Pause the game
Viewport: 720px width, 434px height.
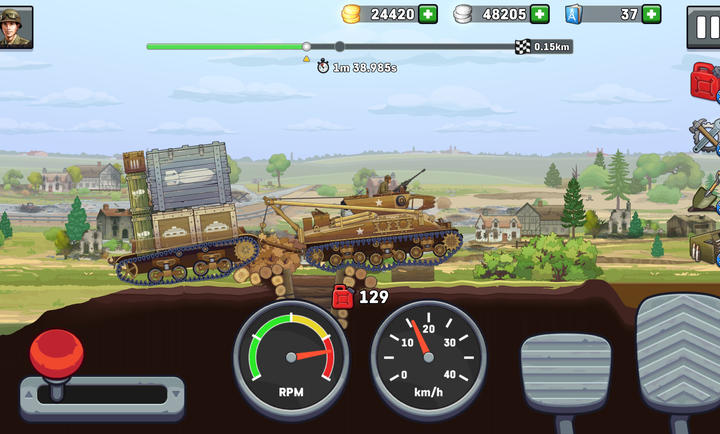pos(704,25)
